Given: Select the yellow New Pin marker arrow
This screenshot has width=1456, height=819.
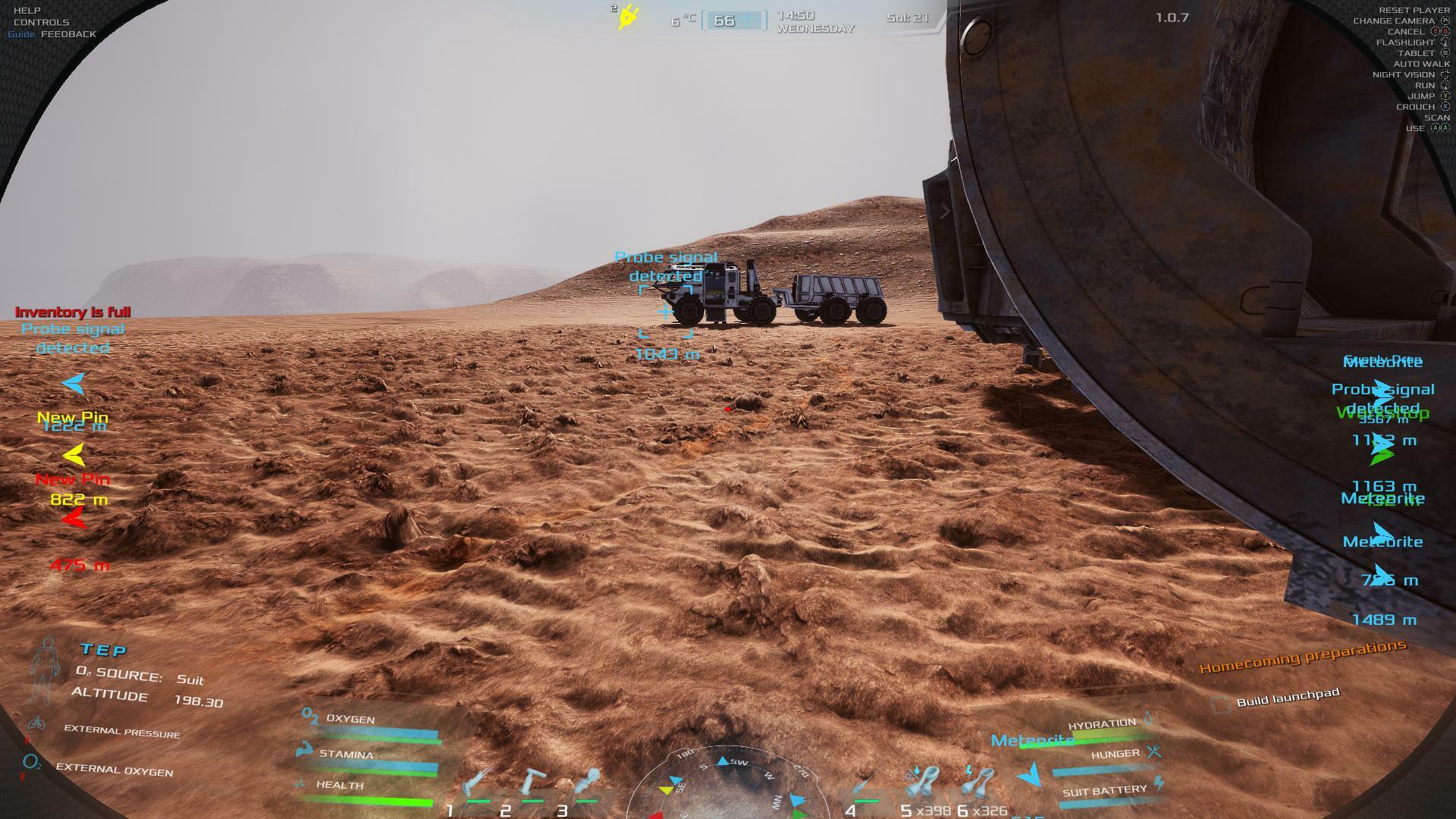Looking at the screenshot, I should click(x=74, y=455).
